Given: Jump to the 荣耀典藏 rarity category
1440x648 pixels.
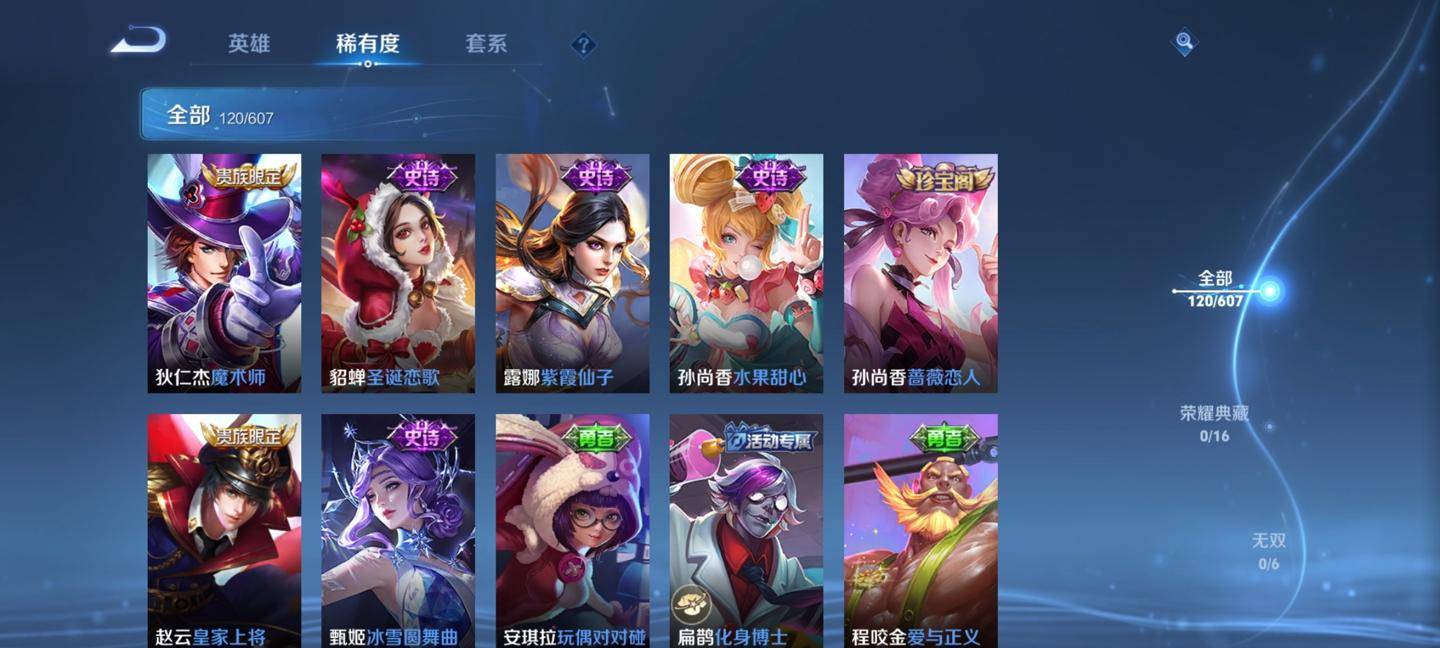Looking at the screenshot, I should click(x=1214, y=423).
